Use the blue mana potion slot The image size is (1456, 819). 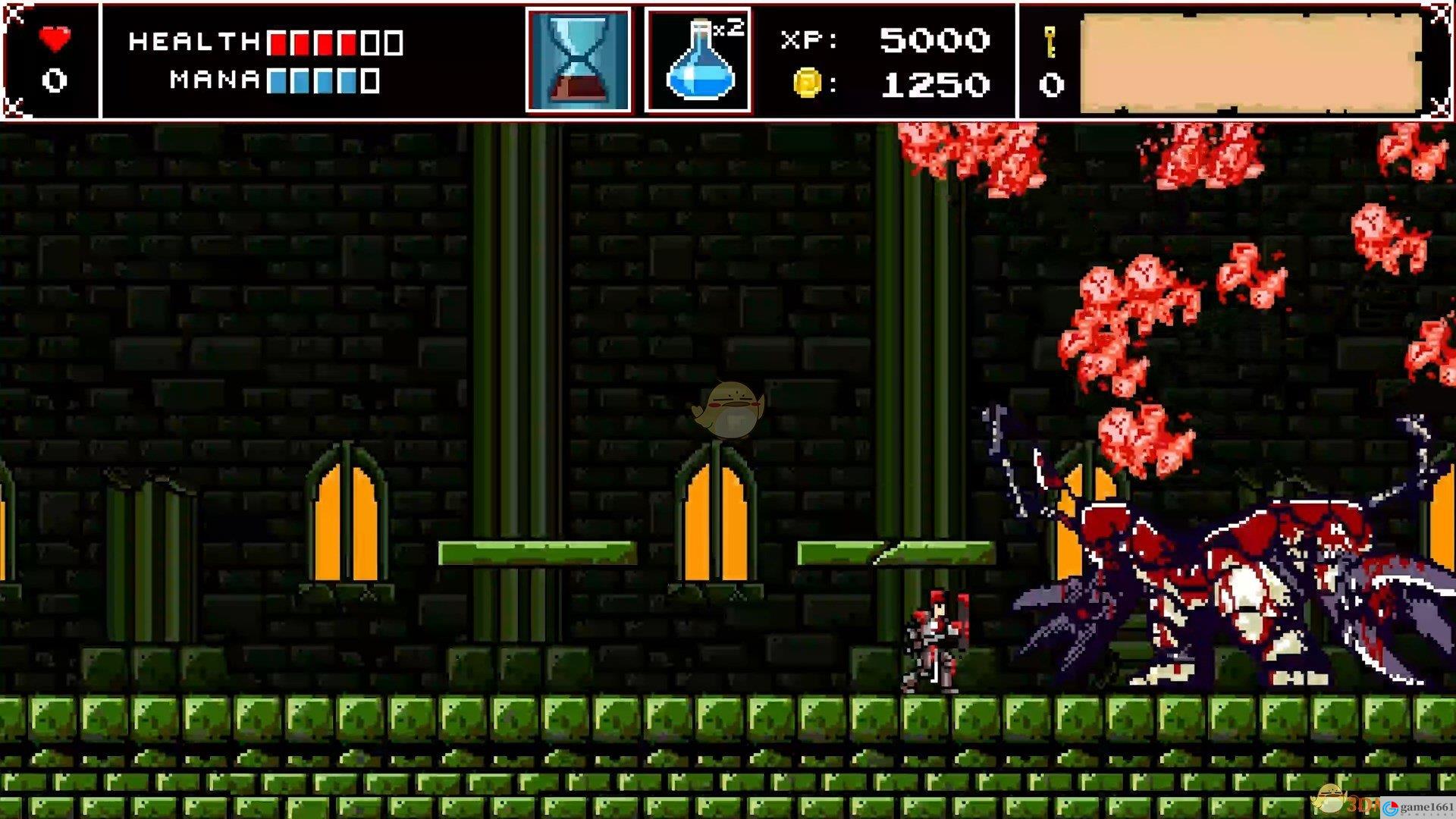(698, 61)
